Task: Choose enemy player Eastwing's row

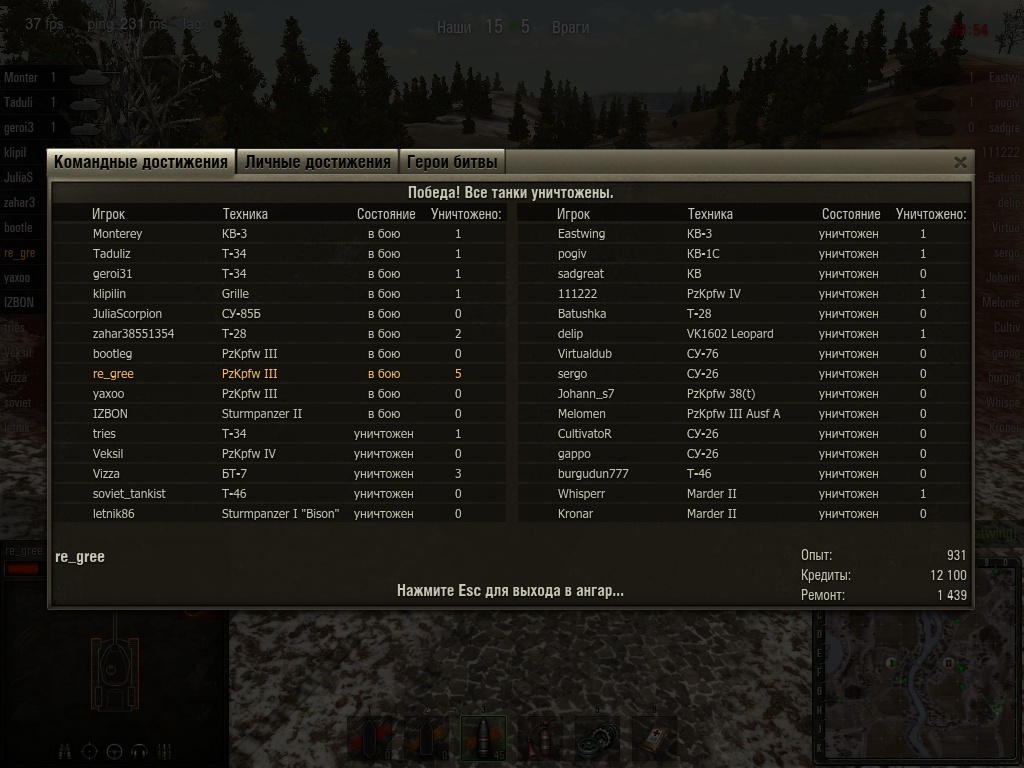Action: pos(581,234)
